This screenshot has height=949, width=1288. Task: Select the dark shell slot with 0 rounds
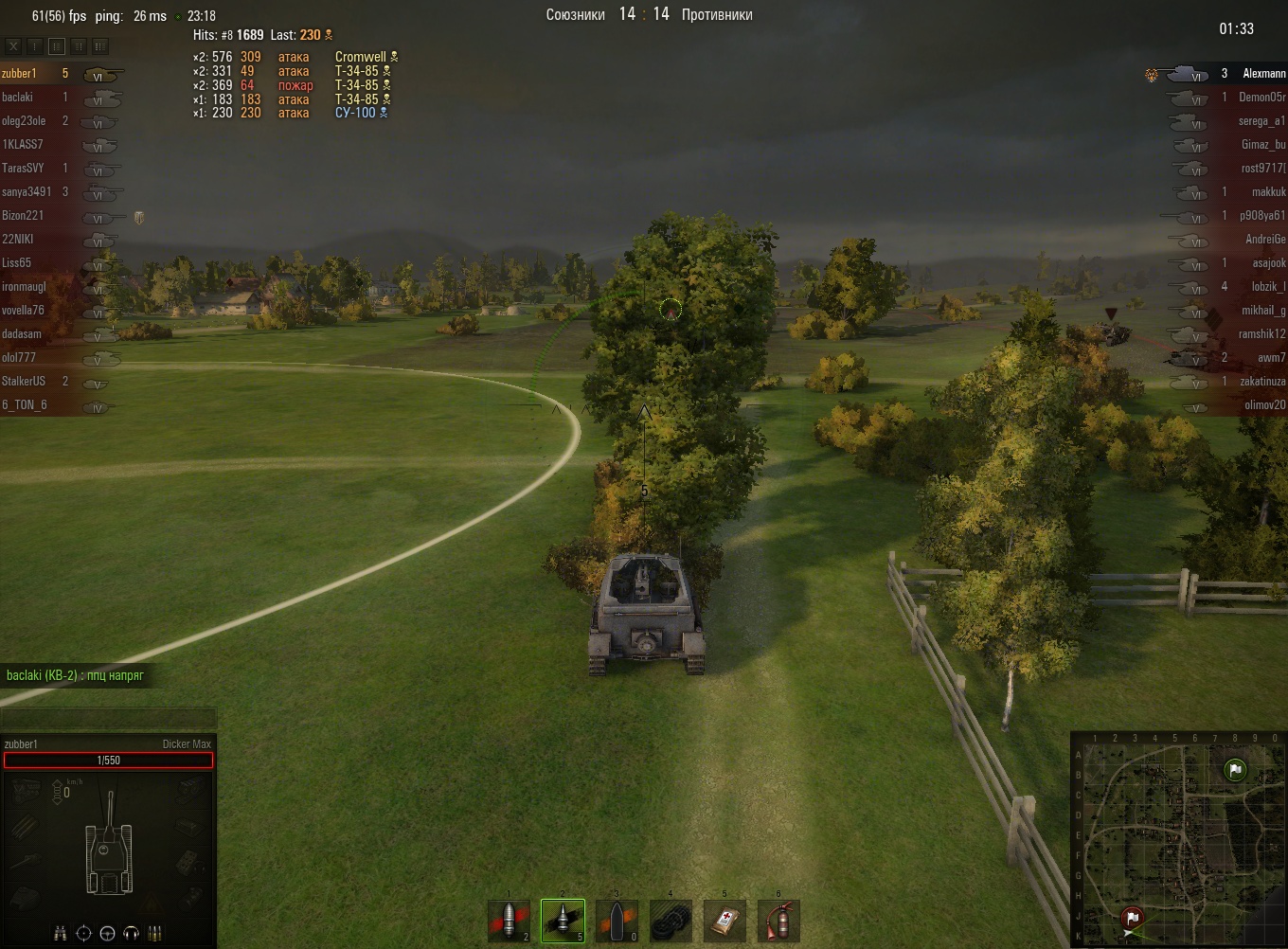pyautogui.click(x=617, y=921)
